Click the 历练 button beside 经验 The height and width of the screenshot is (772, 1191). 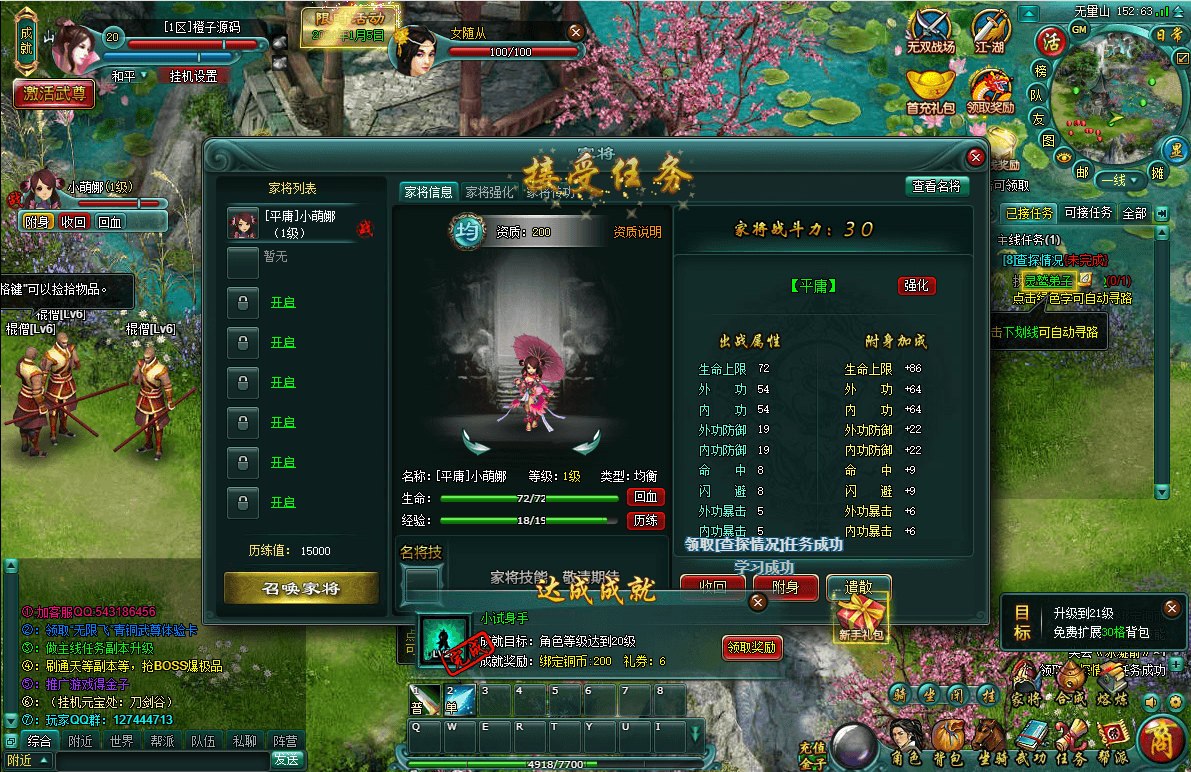click(x=645, y=520)
